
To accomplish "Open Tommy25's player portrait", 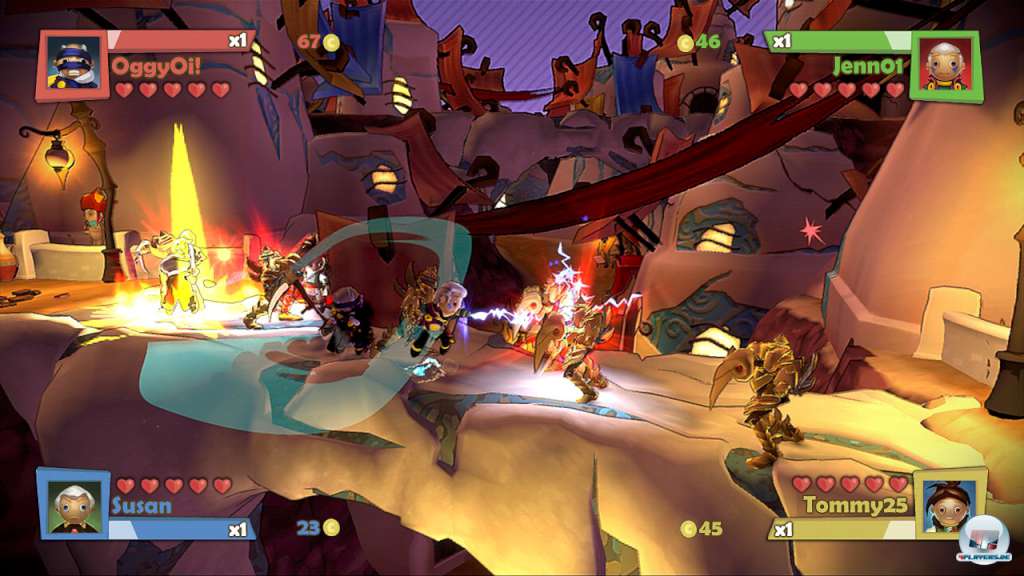I will coord(948,503).
